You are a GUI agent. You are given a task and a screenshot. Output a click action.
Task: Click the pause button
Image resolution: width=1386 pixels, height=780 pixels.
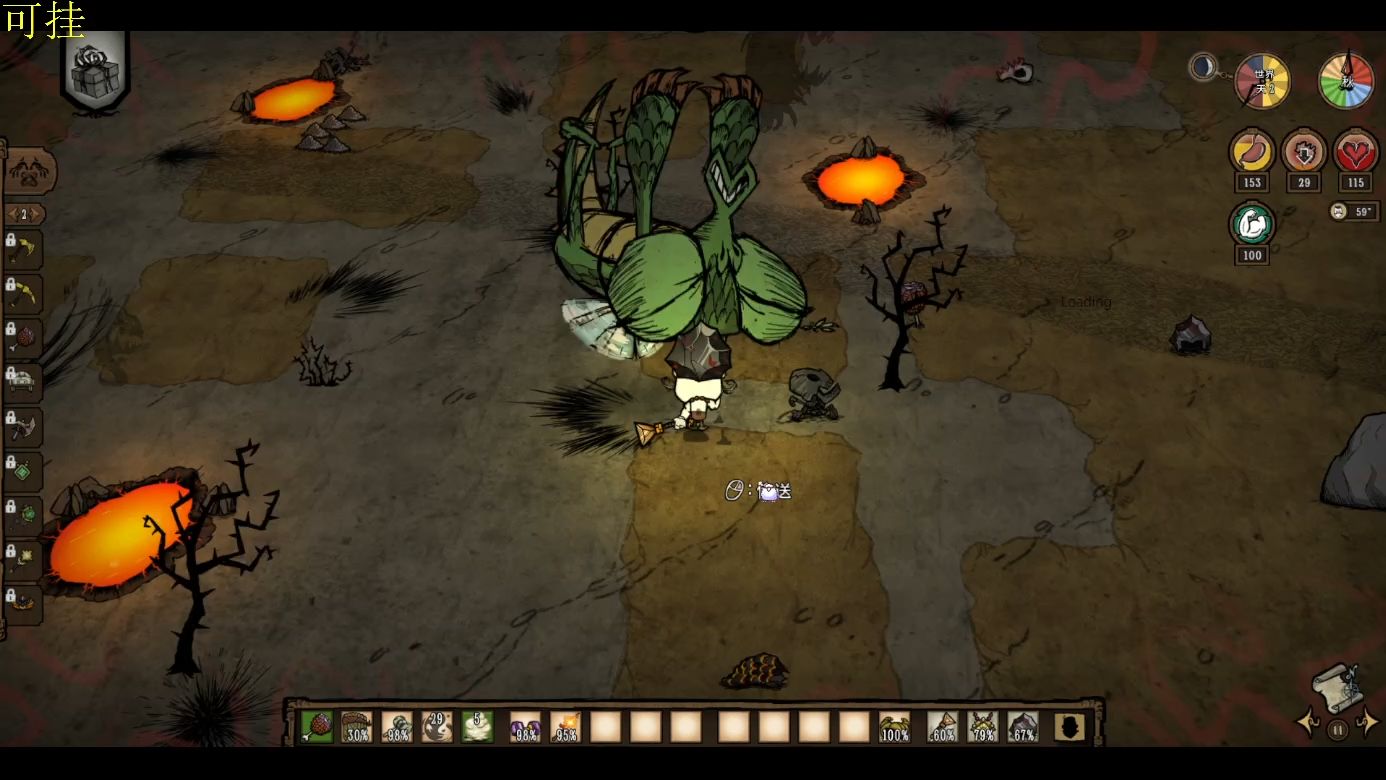[1337, 730]
